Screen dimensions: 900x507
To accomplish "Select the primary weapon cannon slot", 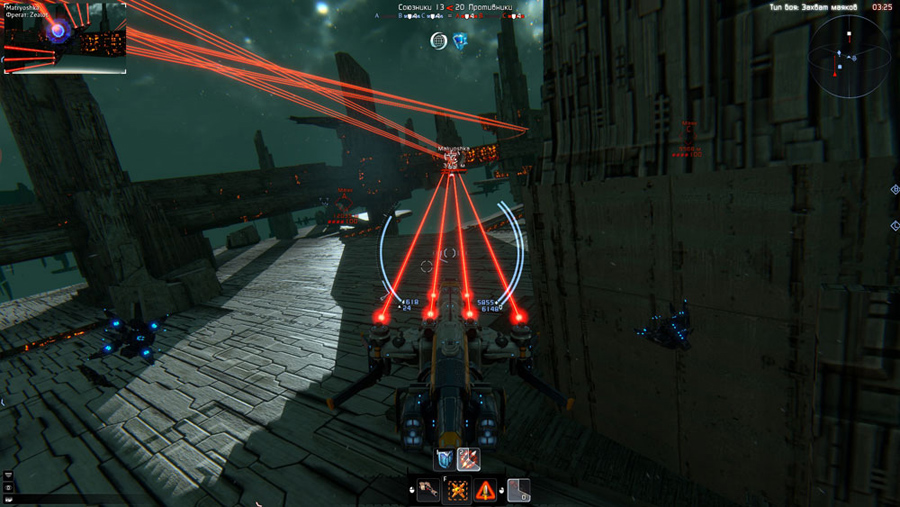I will click(429, 490).
